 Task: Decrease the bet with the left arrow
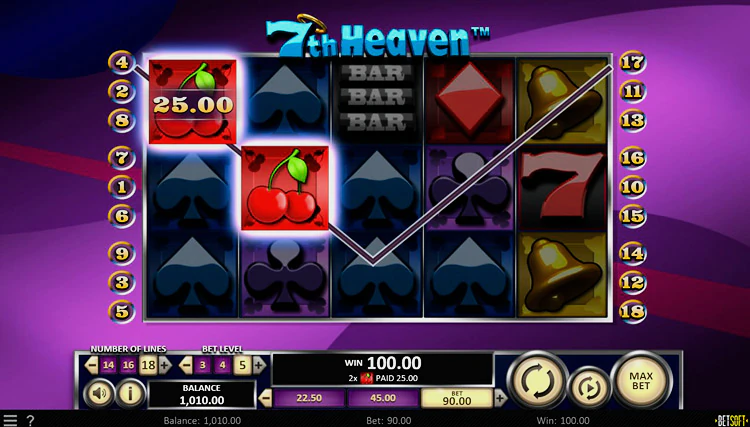(265, 399)
